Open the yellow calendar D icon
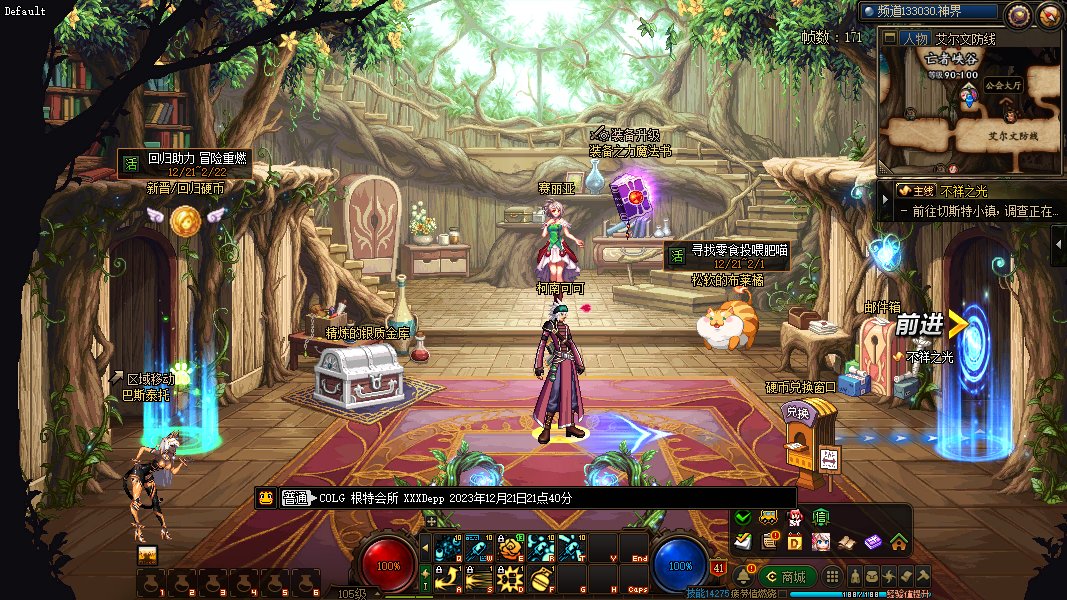Screen dimensions: 1067x600 795,542
